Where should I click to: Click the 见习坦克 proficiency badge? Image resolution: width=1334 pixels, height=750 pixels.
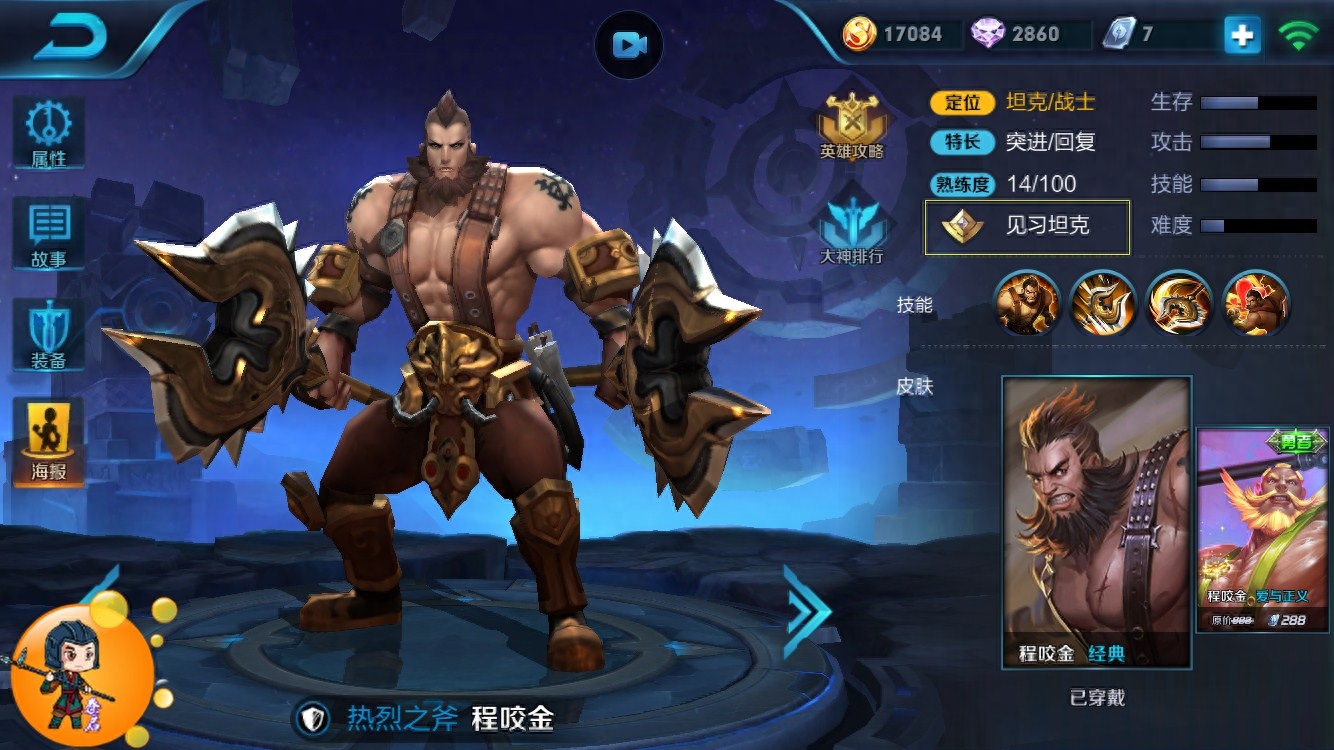click(x=1027, y=227)
